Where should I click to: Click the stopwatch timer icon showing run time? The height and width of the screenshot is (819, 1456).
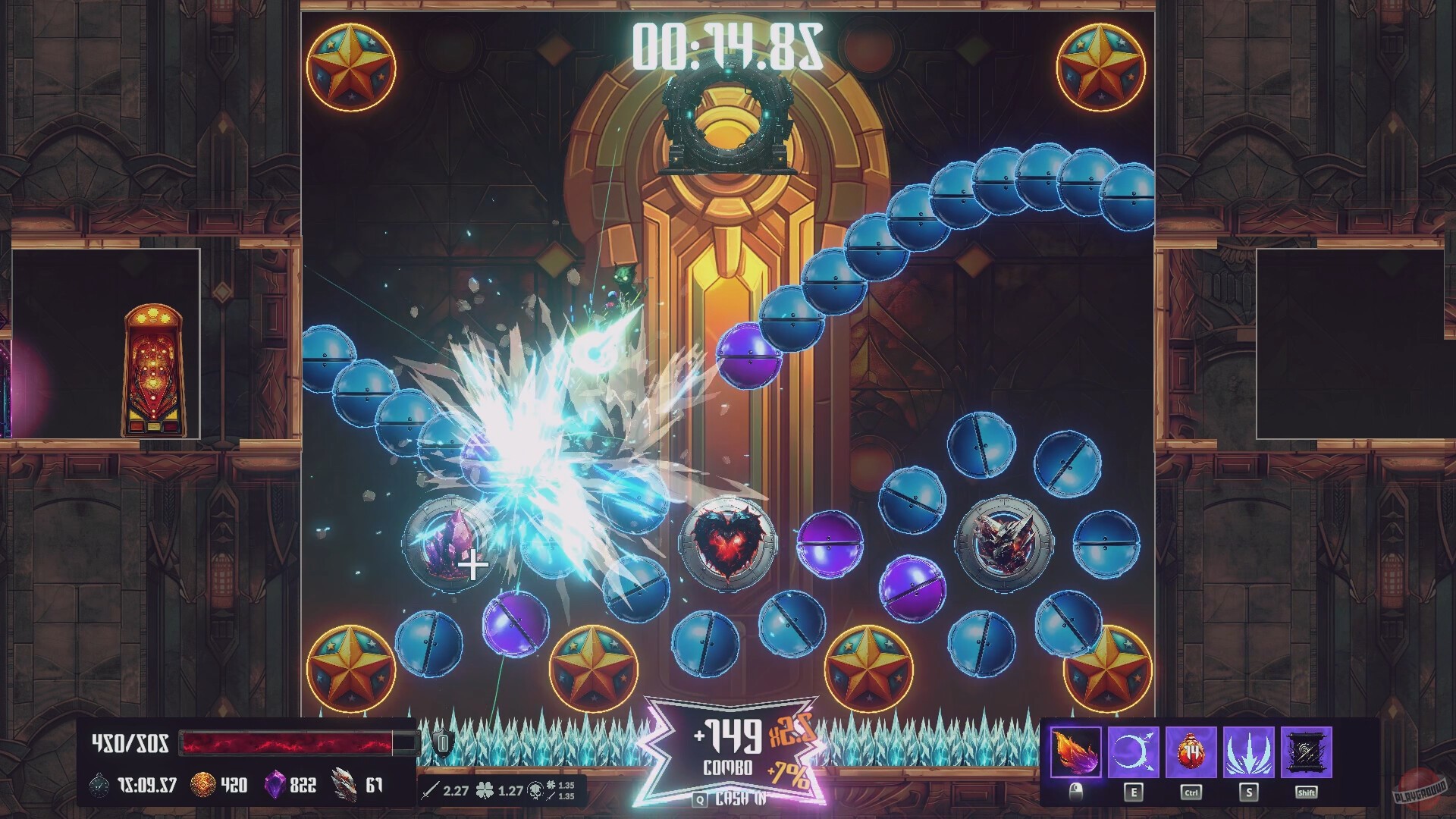[98, 786]
